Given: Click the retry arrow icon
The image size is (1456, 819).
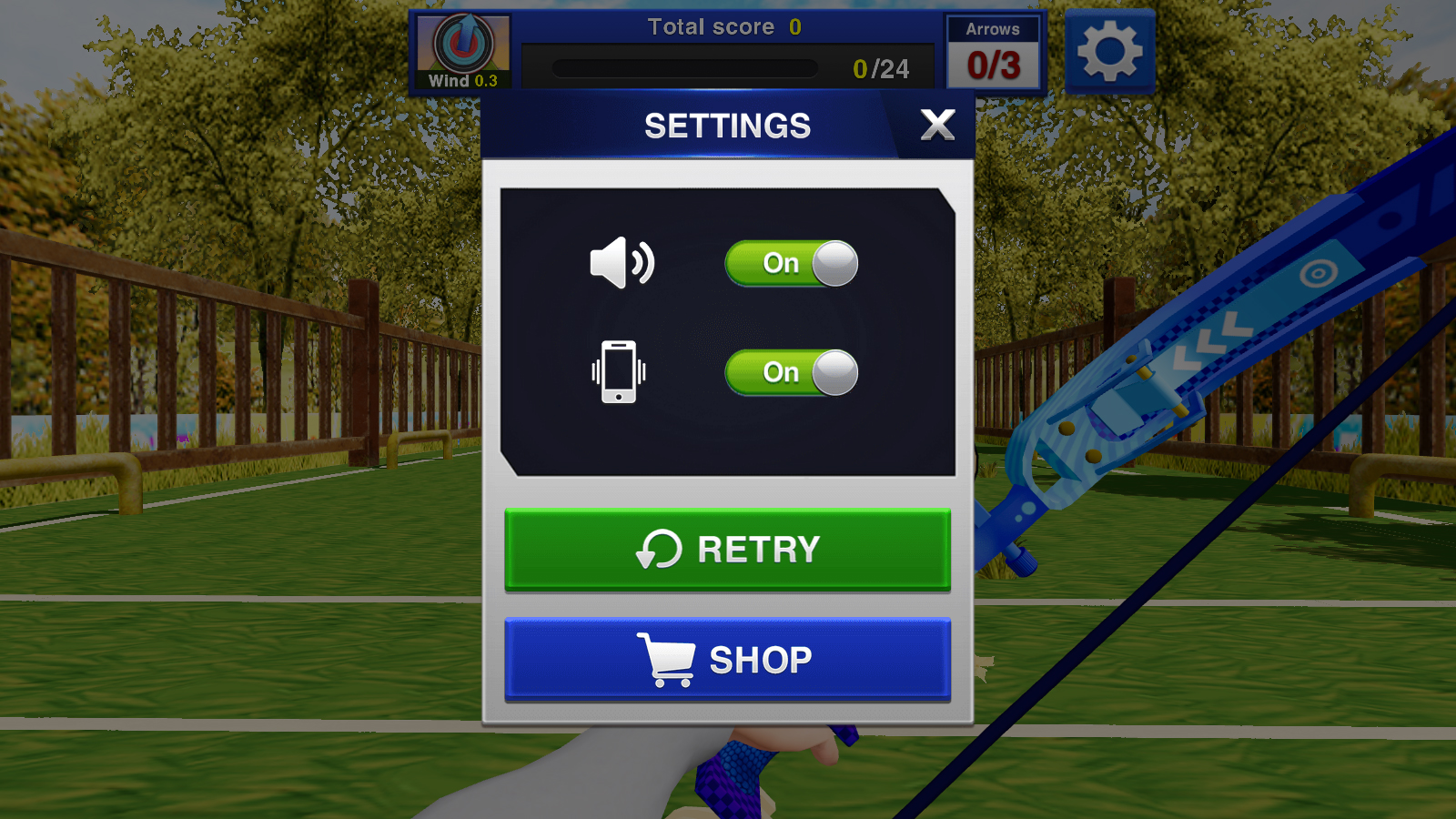Looking at the screenshot, I should (659, 549).
